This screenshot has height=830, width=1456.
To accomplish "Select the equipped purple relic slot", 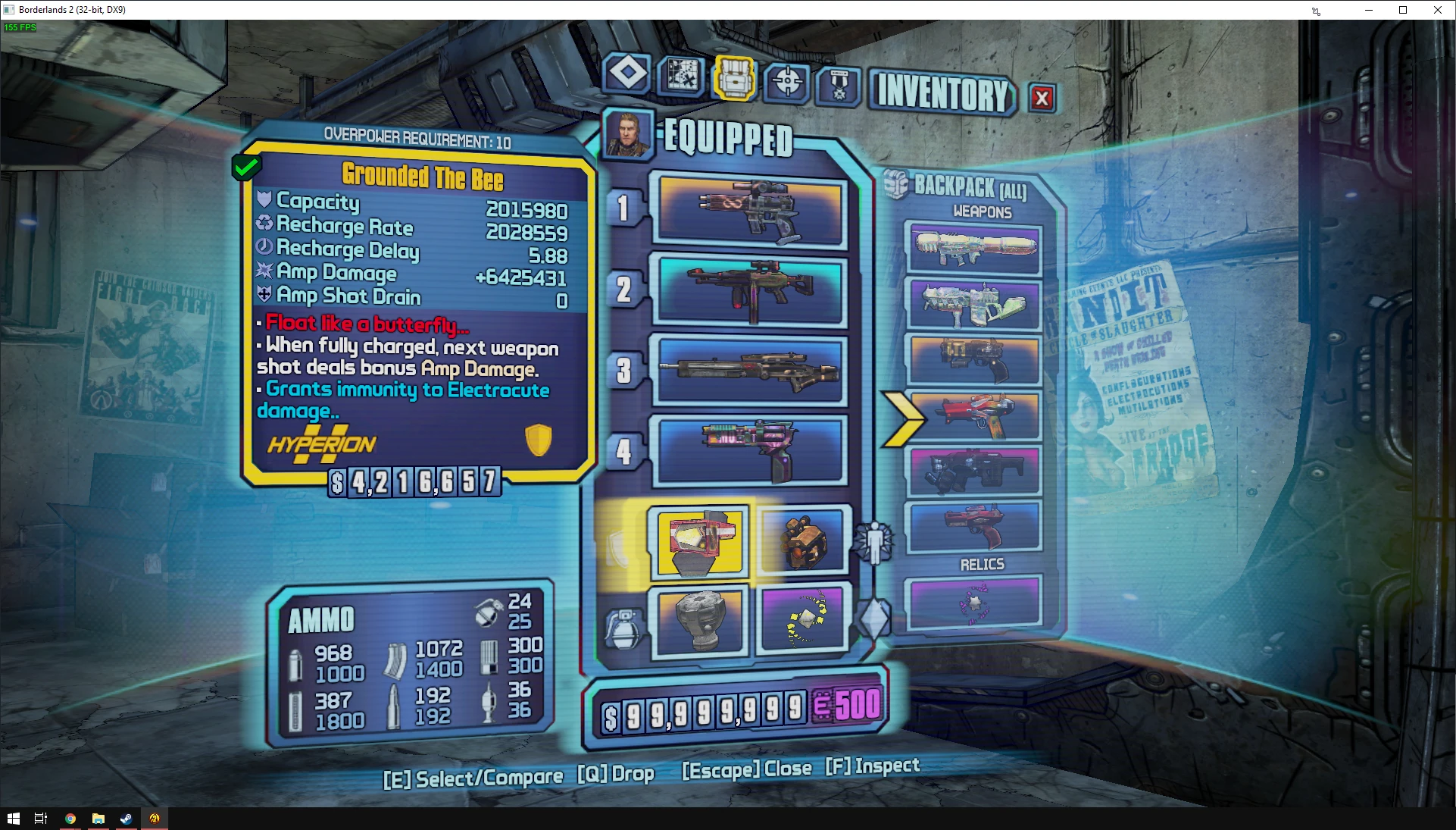I will [x=803, y=619].
